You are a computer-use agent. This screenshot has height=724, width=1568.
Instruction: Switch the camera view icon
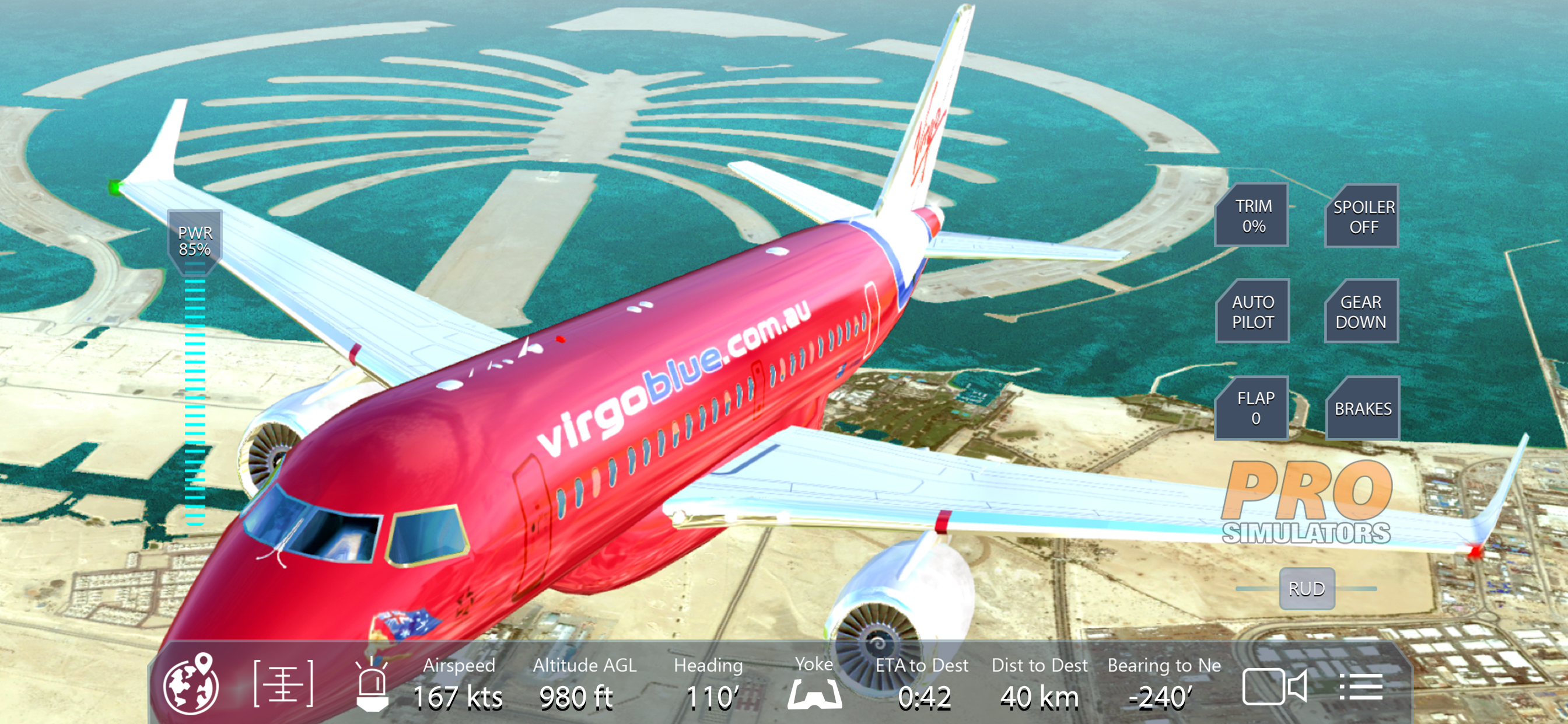[1273, 686]
